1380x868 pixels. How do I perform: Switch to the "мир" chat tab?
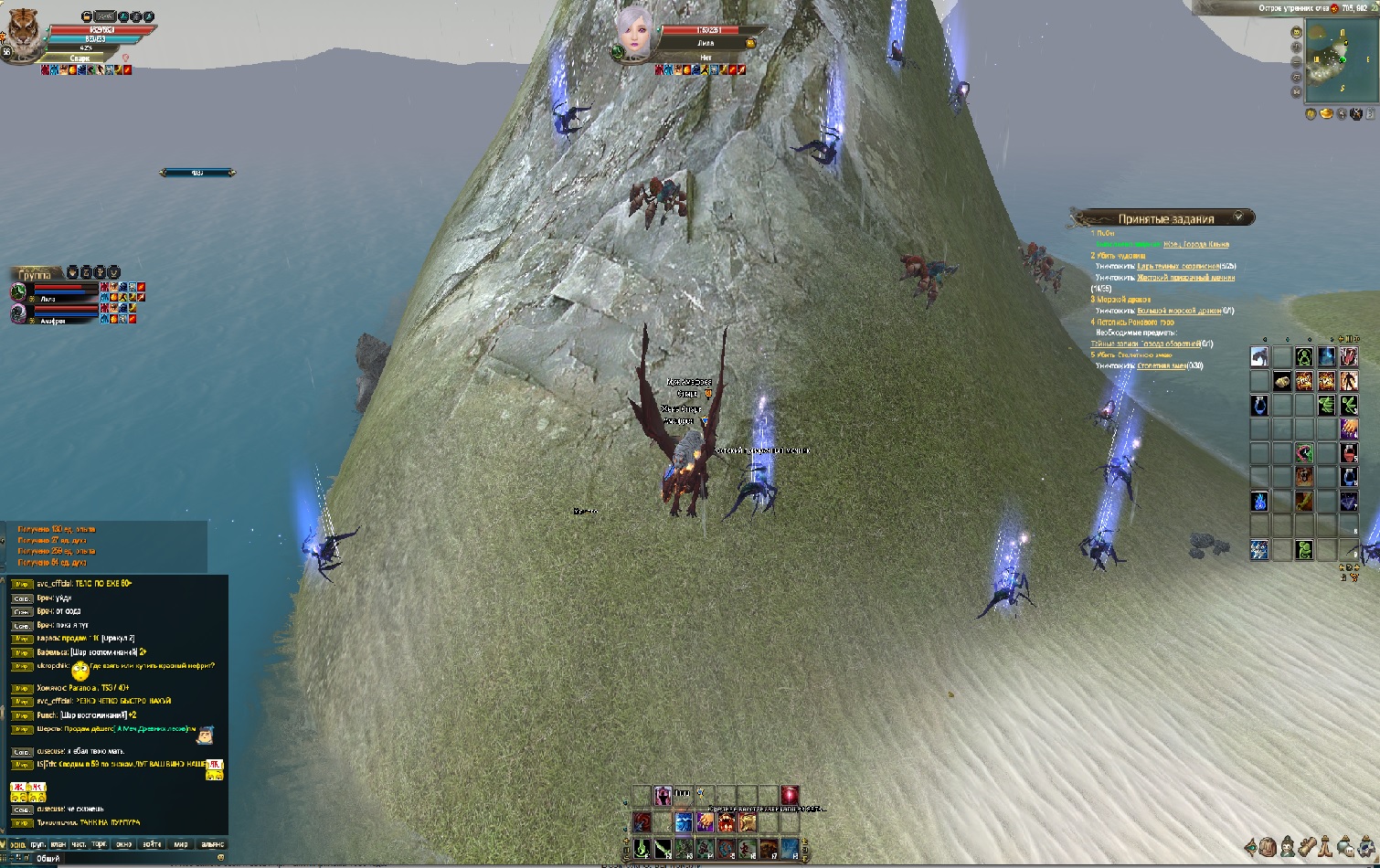(181, 844)
